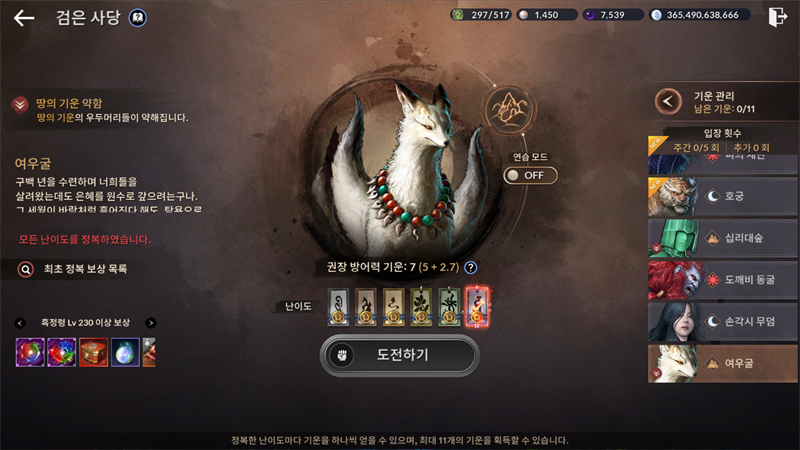Pick the 손각시 무덤 boss

click(x=722, y=323)
